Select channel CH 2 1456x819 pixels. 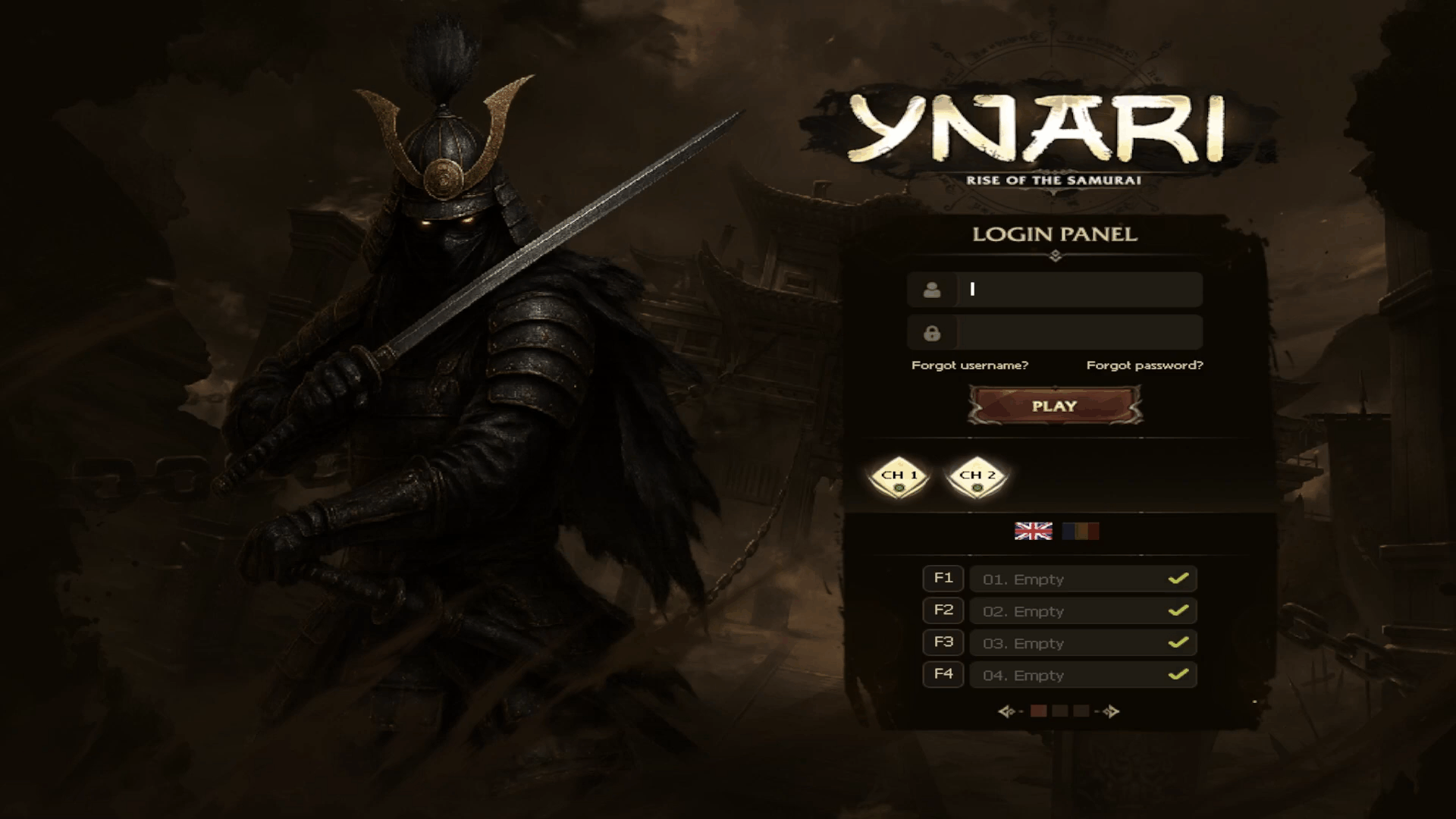[x=977, y=477]
